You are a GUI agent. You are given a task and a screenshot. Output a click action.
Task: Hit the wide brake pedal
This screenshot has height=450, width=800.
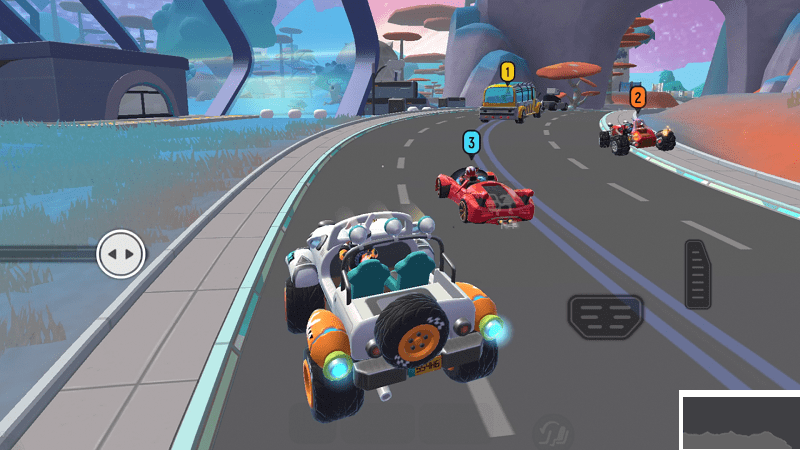click(x=605, y=317)
